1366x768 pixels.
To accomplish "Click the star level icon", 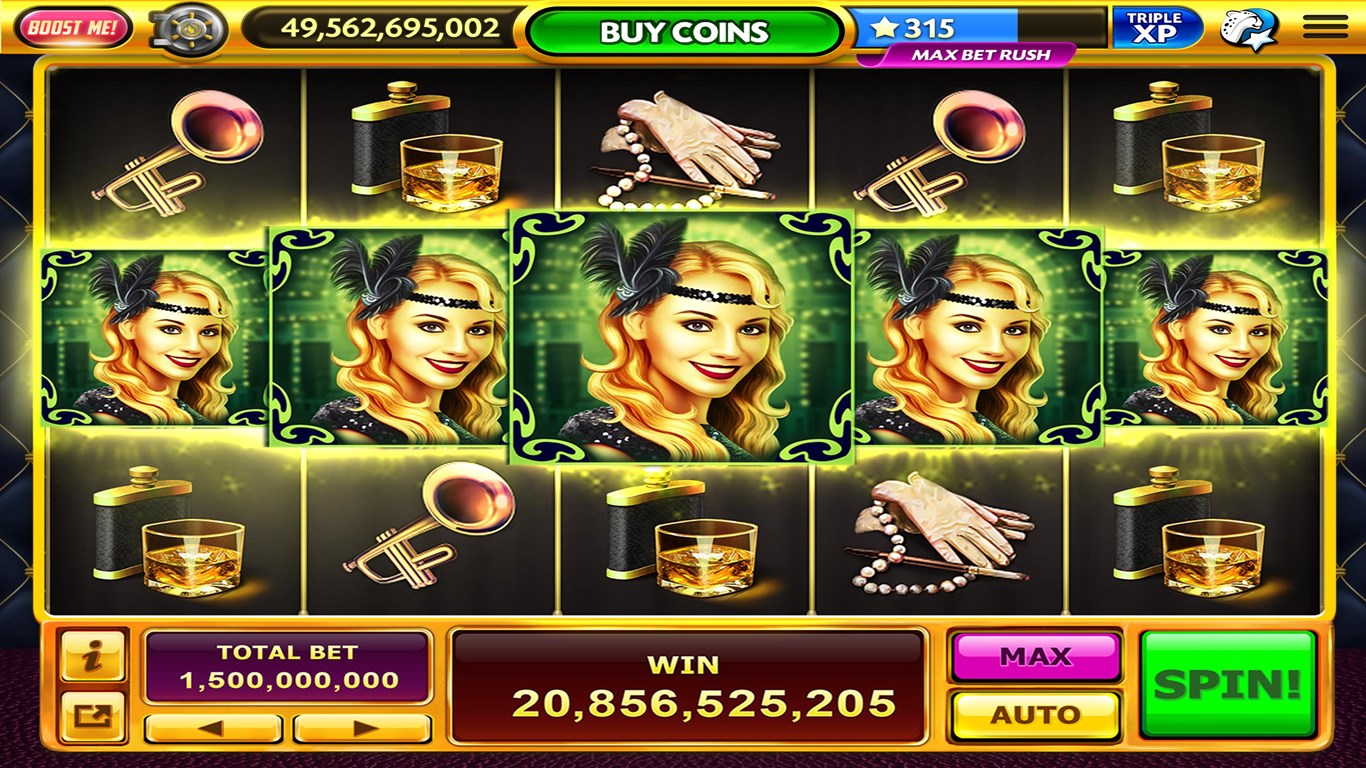I will [886, 27].
